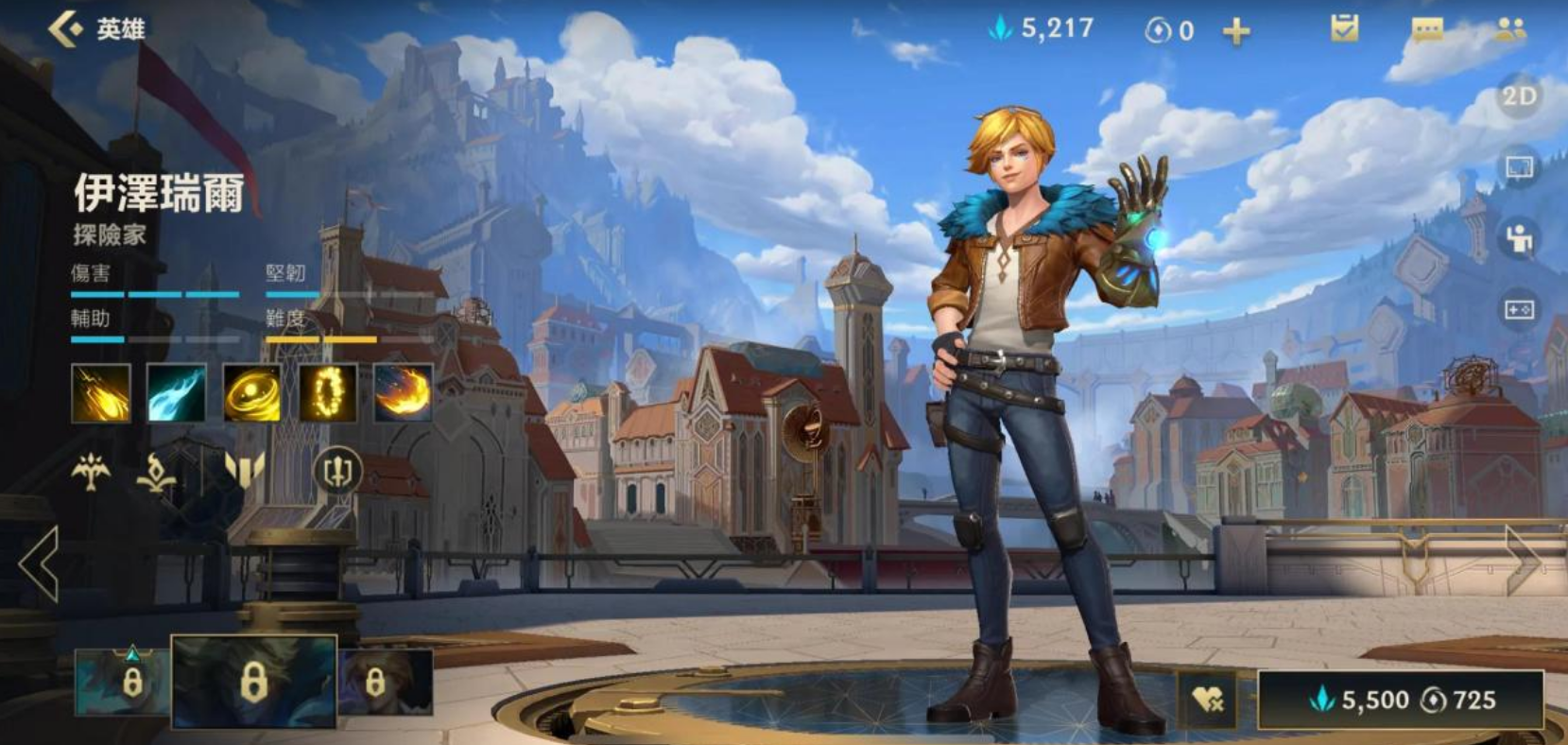The width and height of the screenshot is (1568, 745).
Task: Select the golden energy bolt passive icon
Action: tap(101, 393)
